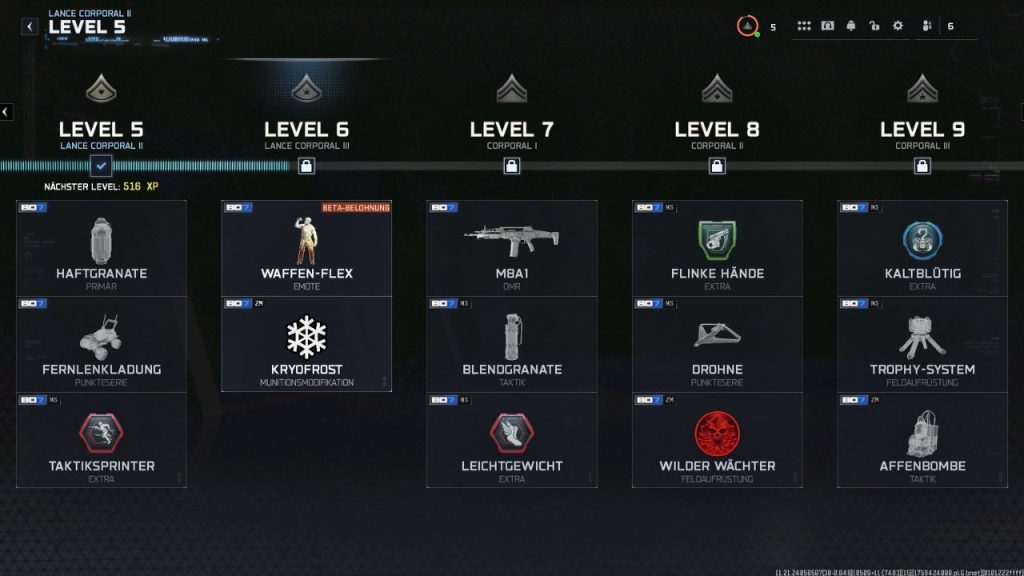The height and width of the screenshot is (576, 1024).
Task: Open the Trophy-System field upgrade tile
Action: [x=922, y=344]
